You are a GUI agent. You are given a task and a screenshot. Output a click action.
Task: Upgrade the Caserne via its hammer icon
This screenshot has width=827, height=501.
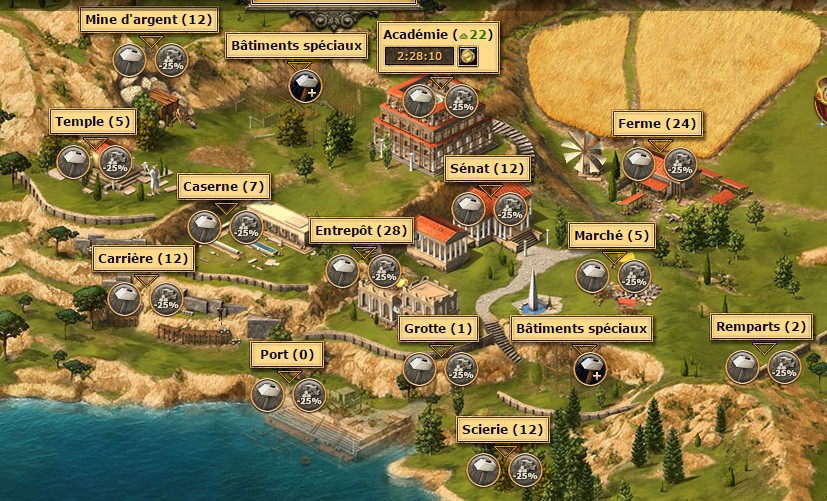click(x=205, y=225)
